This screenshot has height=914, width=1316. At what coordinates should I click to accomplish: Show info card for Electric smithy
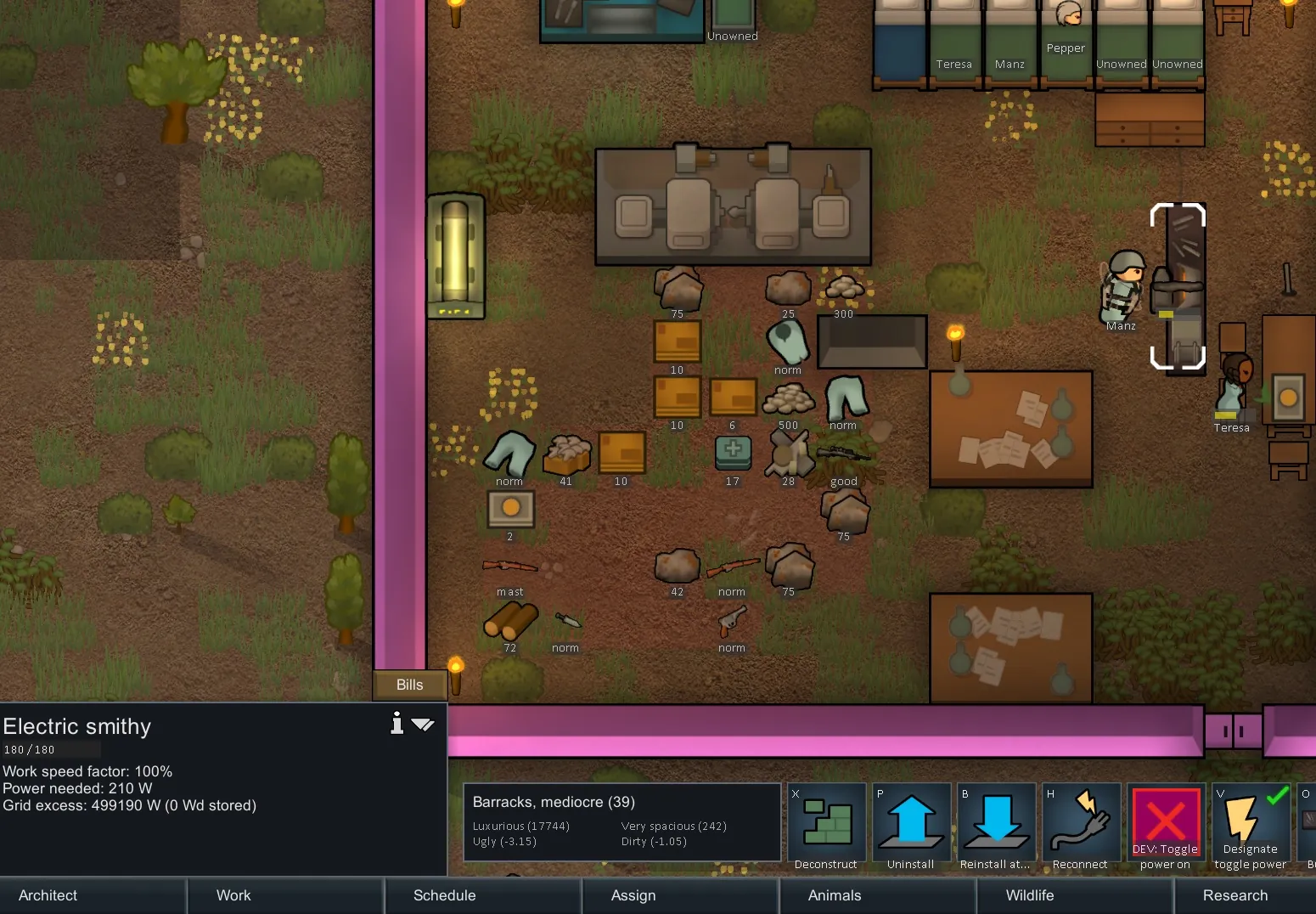pyautogui.click(x=396, y=724)
